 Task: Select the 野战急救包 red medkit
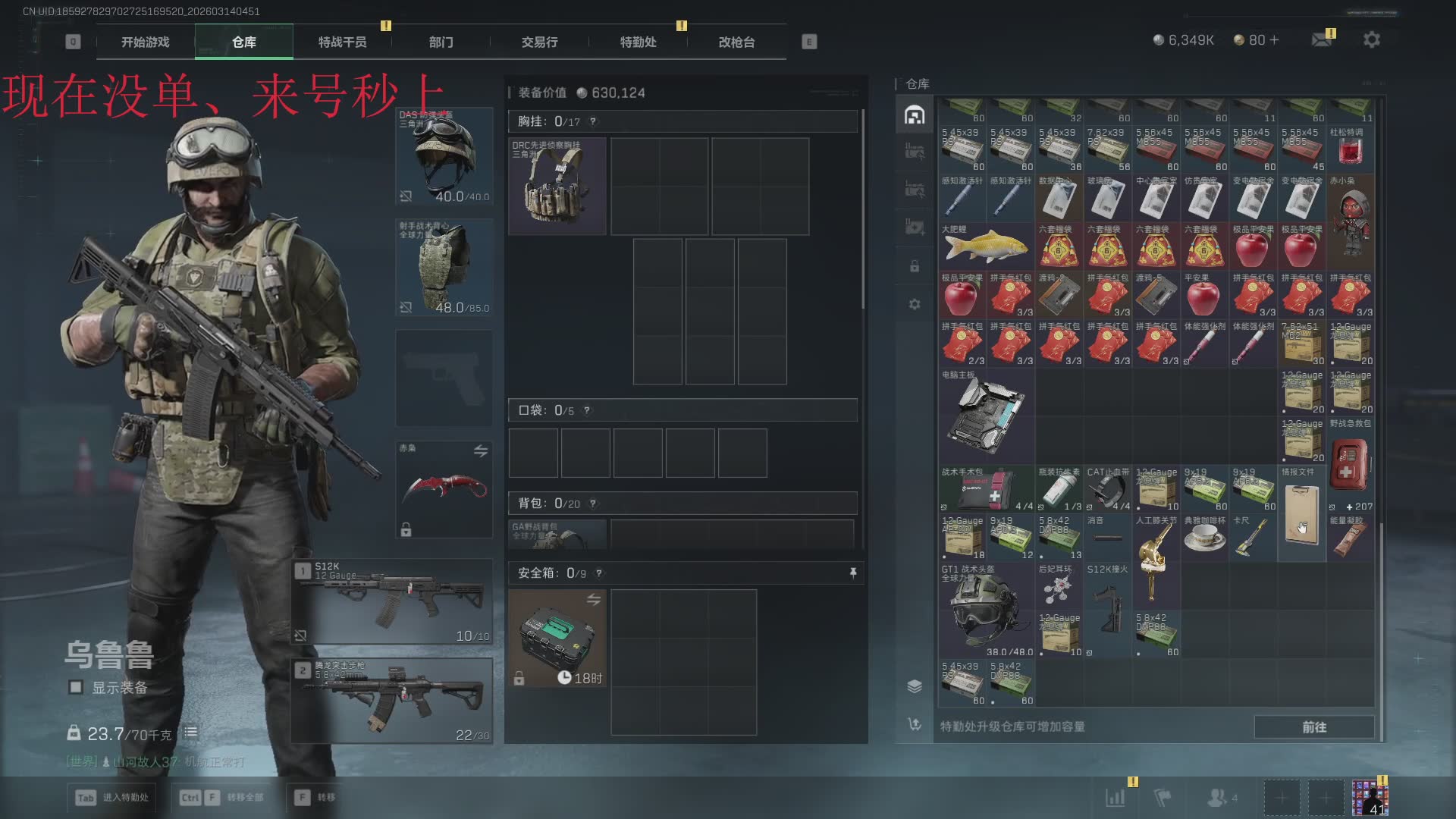pos(1350,464)
